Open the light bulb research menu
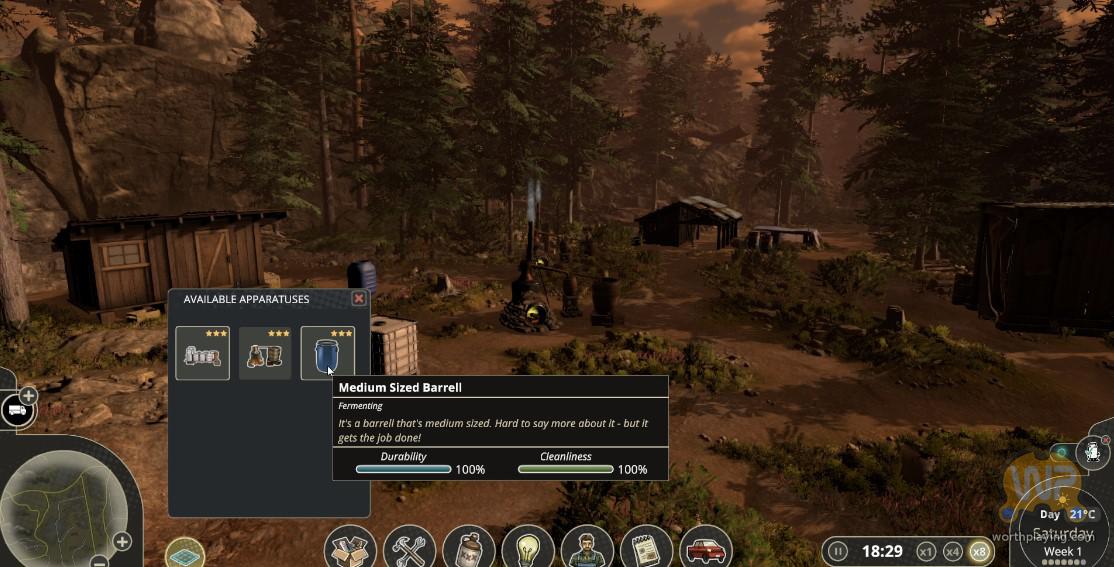Image resolution: width=1114 pixels, height=567 pixels. (x=527, y=549)
